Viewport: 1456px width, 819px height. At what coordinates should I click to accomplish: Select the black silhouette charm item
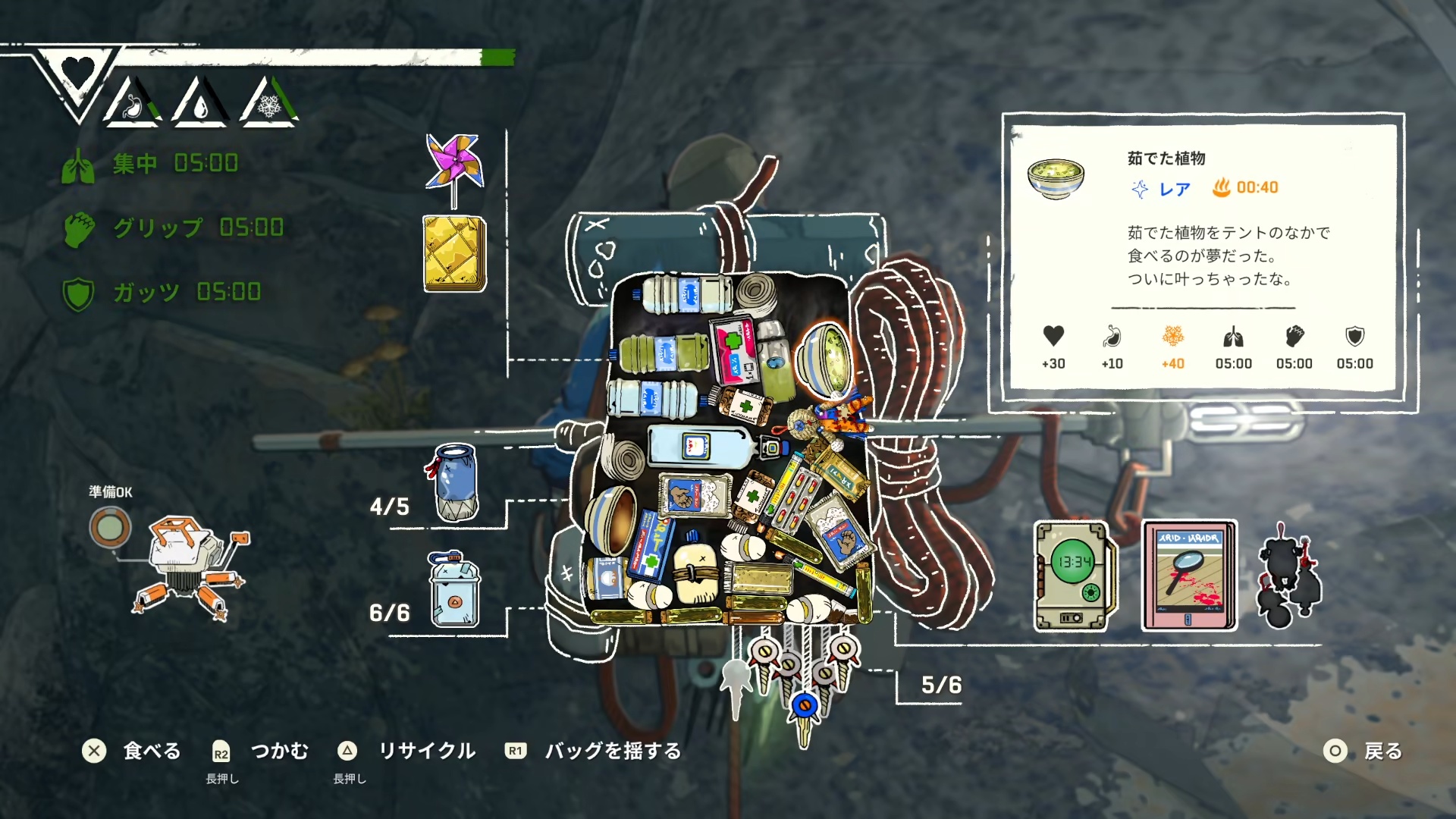(x=1288, y=578)
